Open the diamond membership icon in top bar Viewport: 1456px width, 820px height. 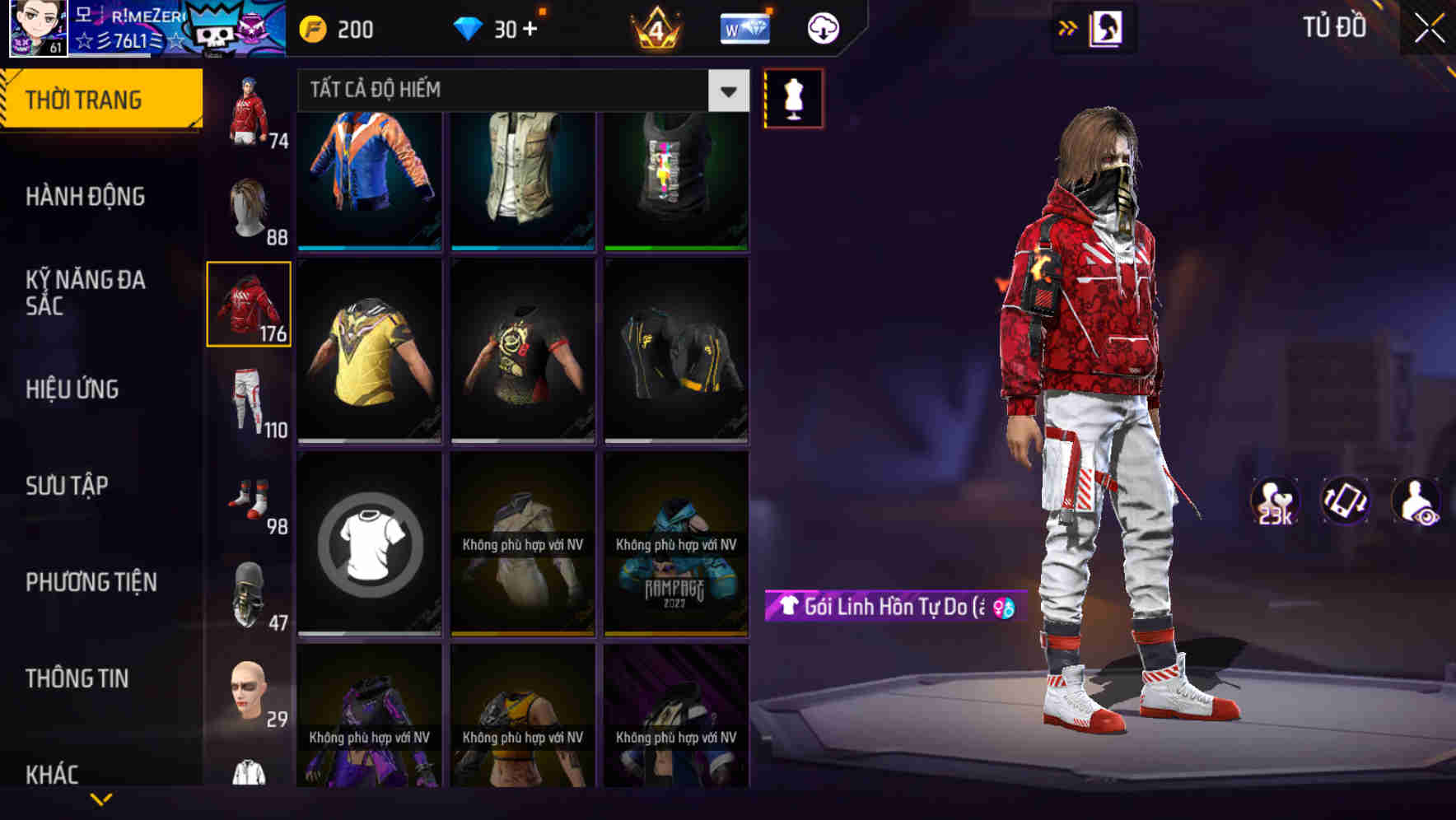coord(744,27)
